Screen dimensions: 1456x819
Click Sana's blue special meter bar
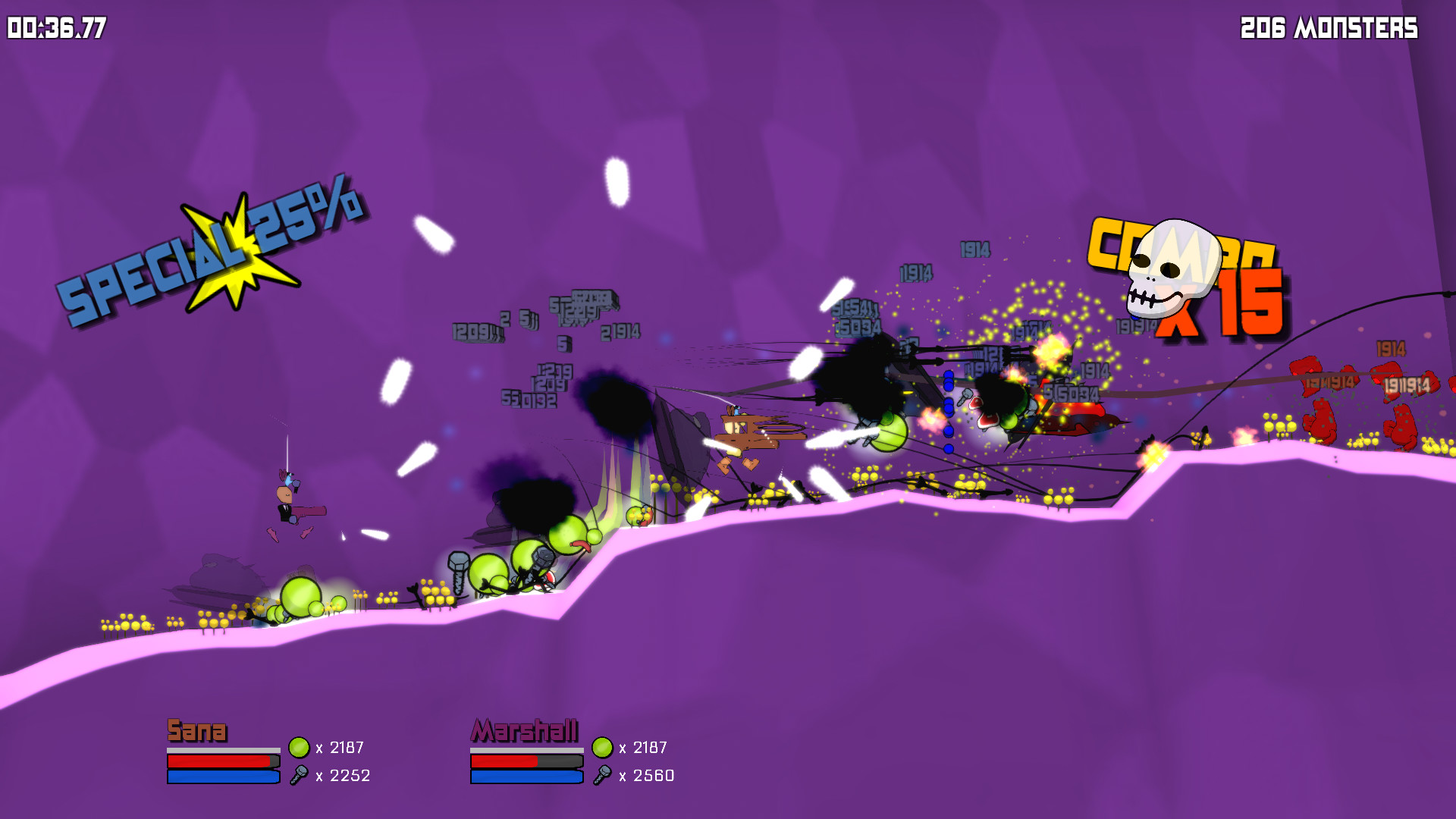pyautogui.click(x=222, y=777)
